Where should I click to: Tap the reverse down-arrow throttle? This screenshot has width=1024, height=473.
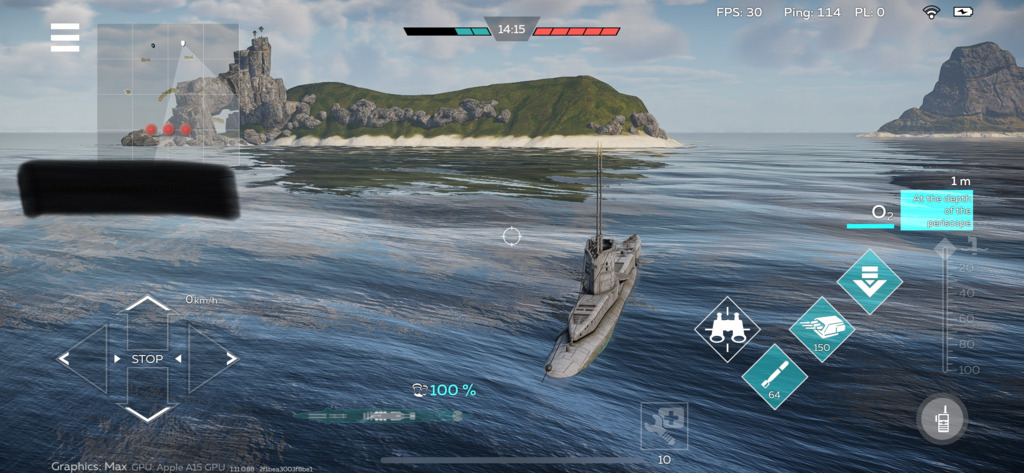pyautogui.click(x=148, y=412)
